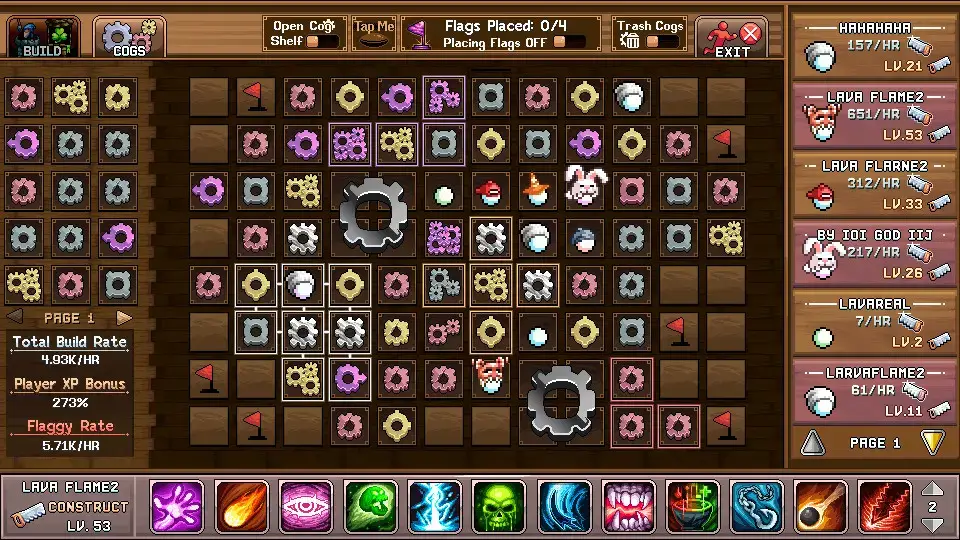Select player HAHAHAHA in the list
Image resolution: width=960 pixels, height=540 pixels.
pyautogui.click(x=874, y=45)
